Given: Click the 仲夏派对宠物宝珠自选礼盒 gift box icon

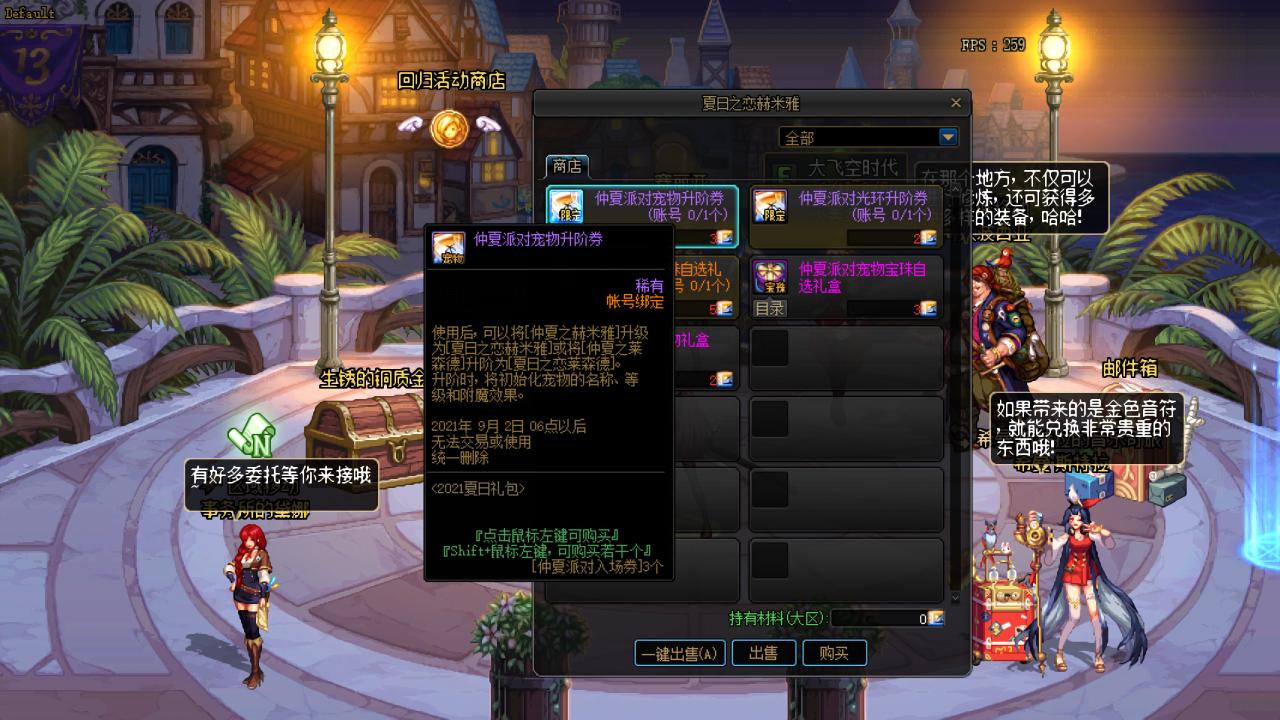Looking at the screenshot, I should pos(768,275).
